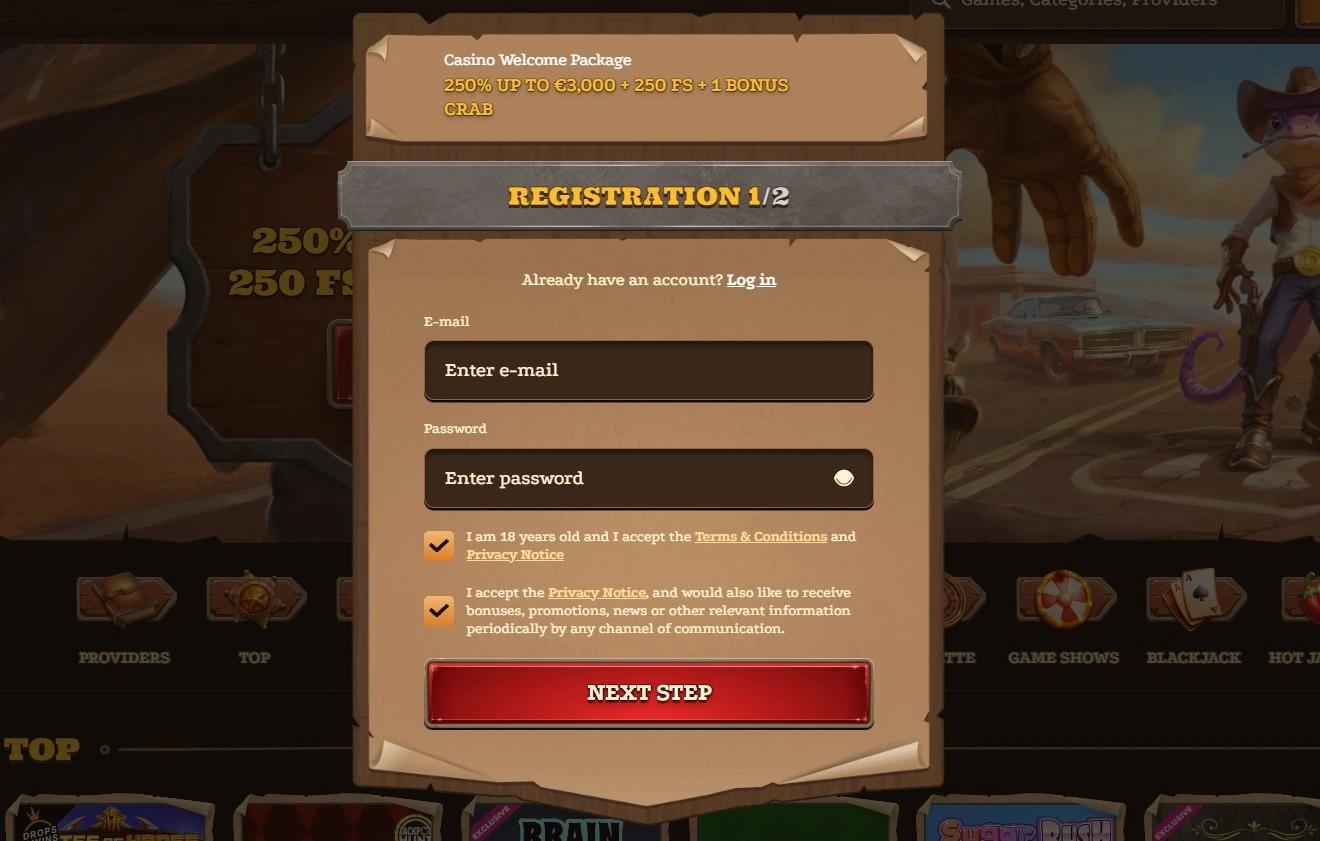1320x841 pixels.
Task: Open the Terms & Conditions link
Action: 760,536
